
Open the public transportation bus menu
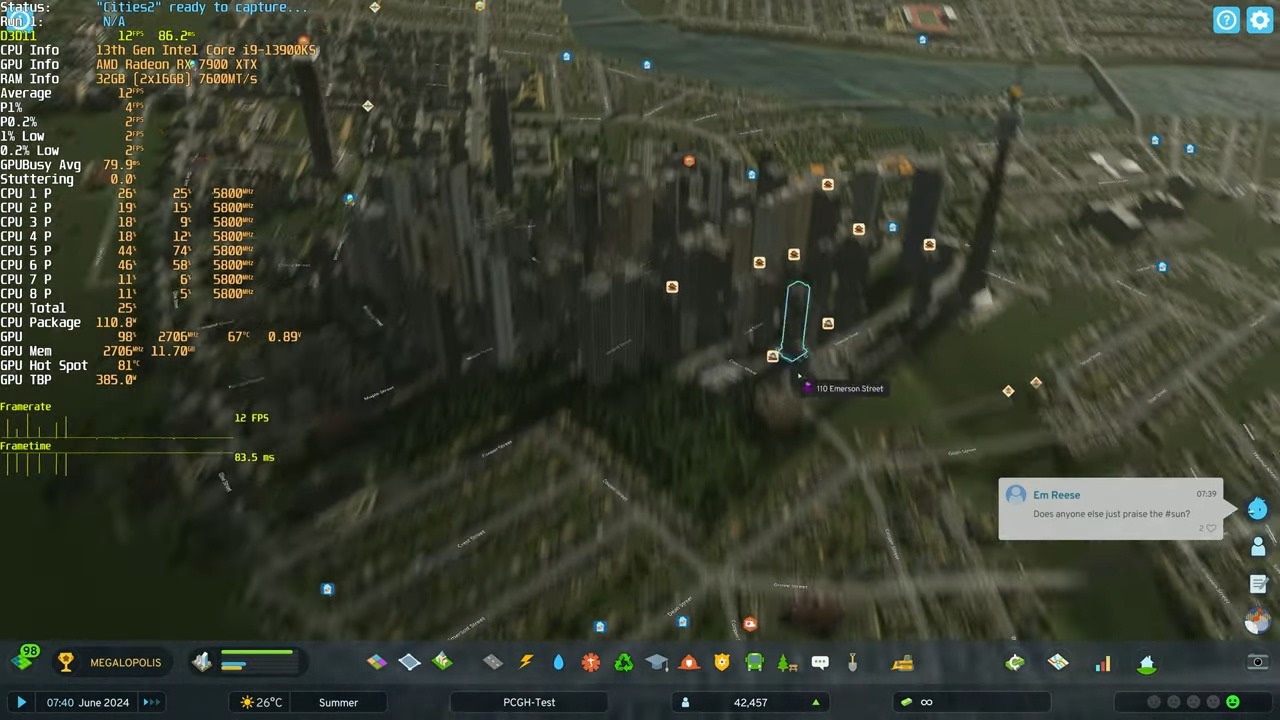754,662
